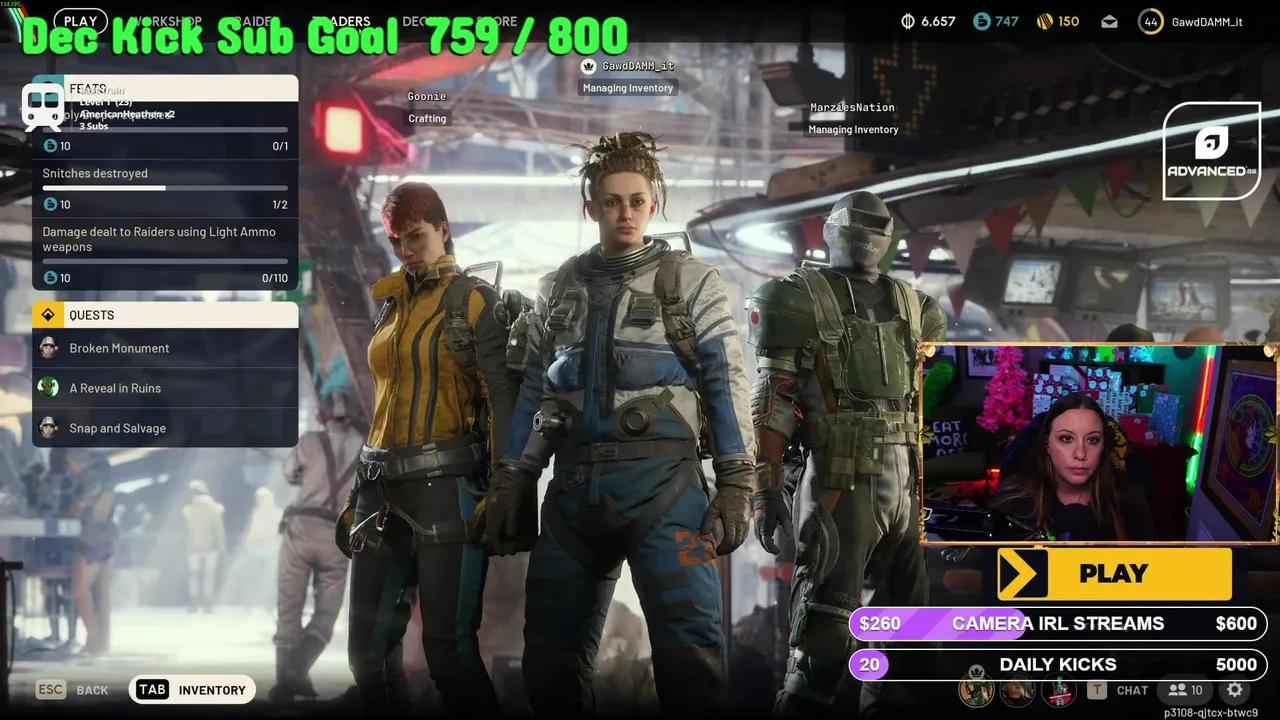Toggle the Goonie player avatar in party bar

pyautogui.click(x=1018, y=690)
